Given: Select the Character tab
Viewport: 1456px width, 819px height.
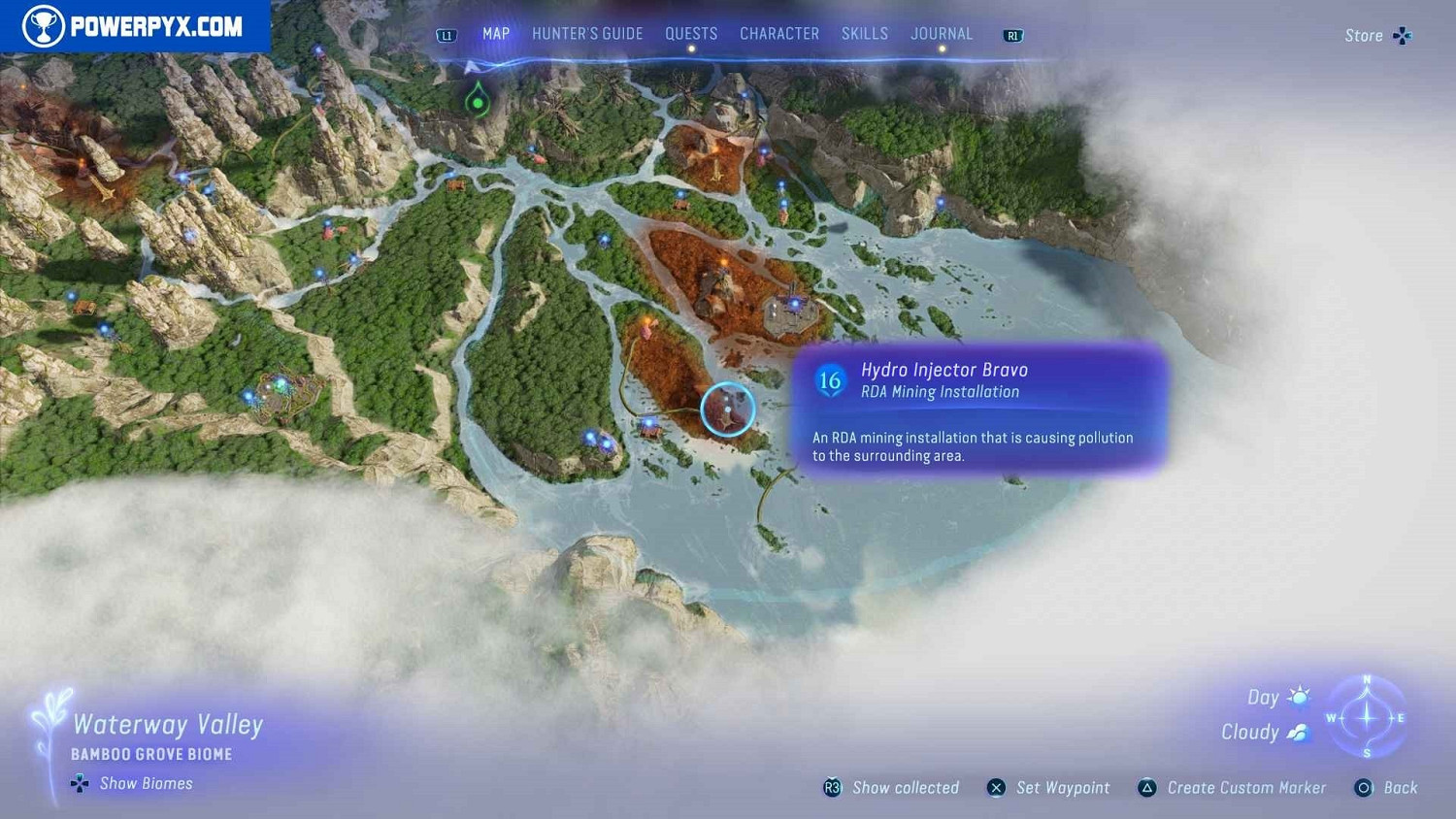Looking at the screenshot, I should coord(779,34).
